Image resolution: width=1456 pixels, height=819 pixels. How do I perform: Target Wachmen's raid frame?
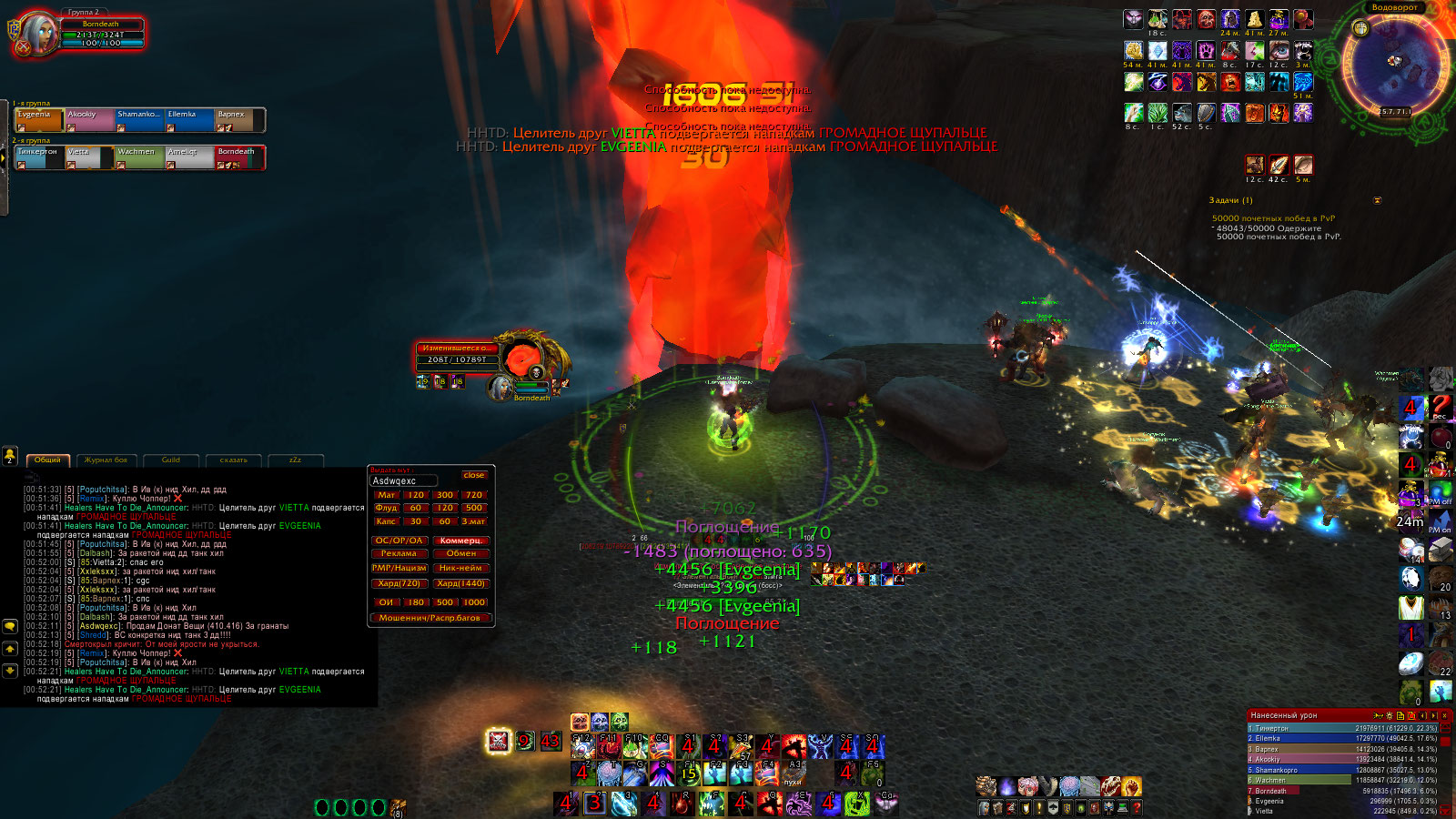pyautogui.click(x=139, y=157)
